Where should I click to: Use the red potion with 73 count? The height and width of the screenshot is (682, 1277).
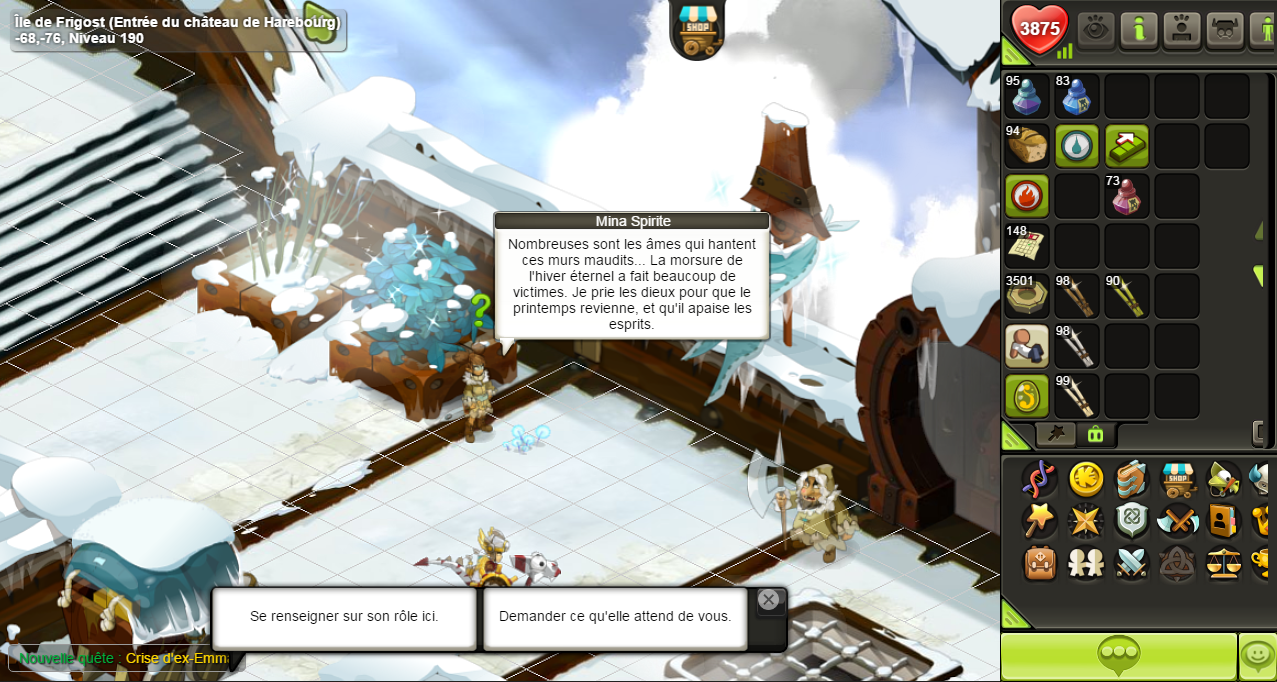click(x=1127, y=196)
